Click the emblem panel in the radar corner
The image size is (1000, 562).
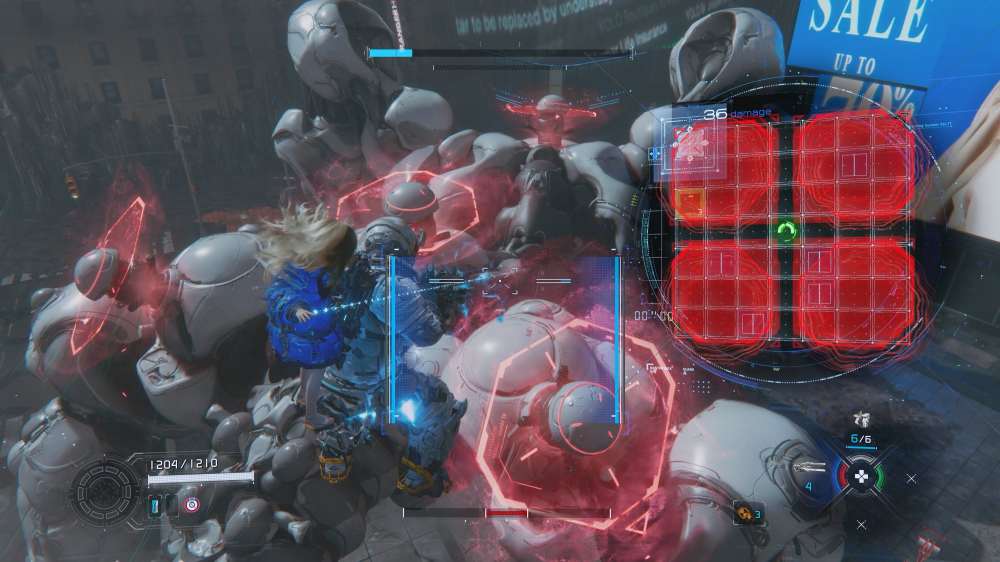688,144
